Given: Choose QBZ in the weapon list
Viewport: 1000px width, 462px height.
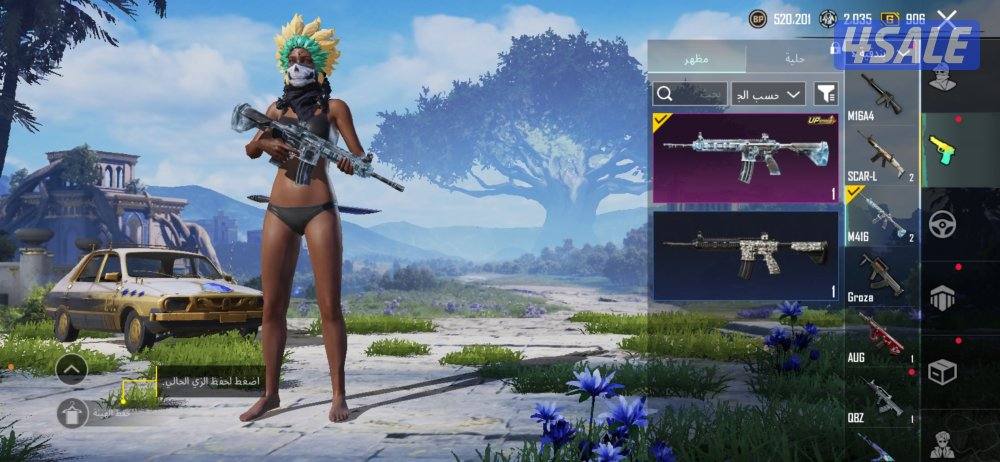Looking at the screenshot, I should [x=881, y=398].
